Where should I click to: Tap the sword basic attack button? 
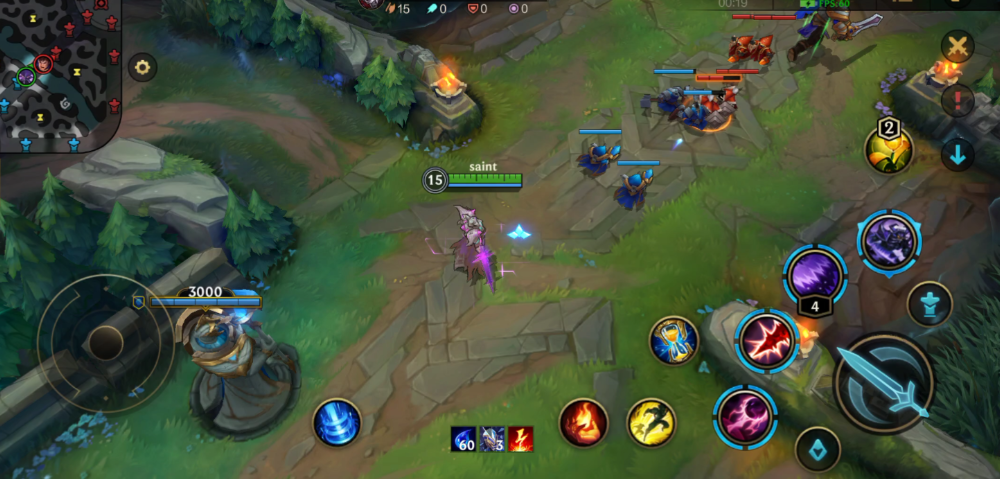tap(884, 383)
